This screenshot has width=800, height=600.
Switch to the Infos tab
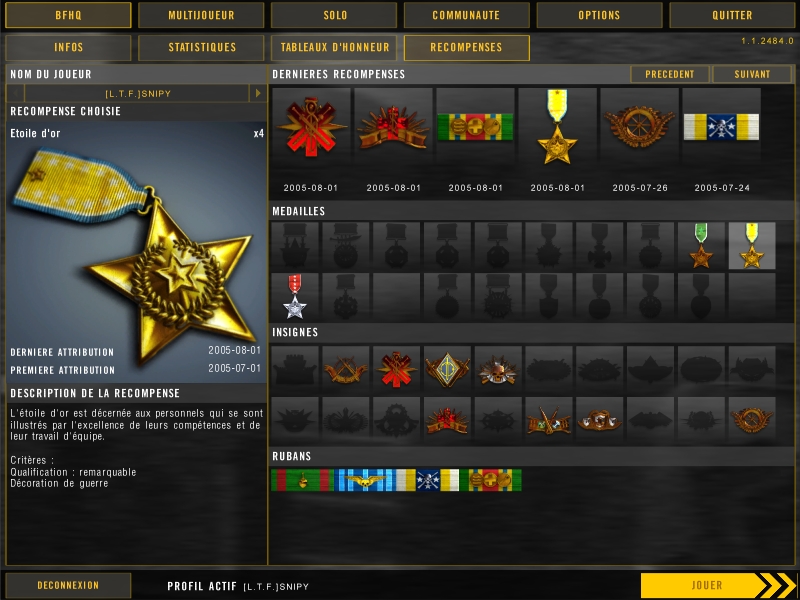[x=68, y=48]
